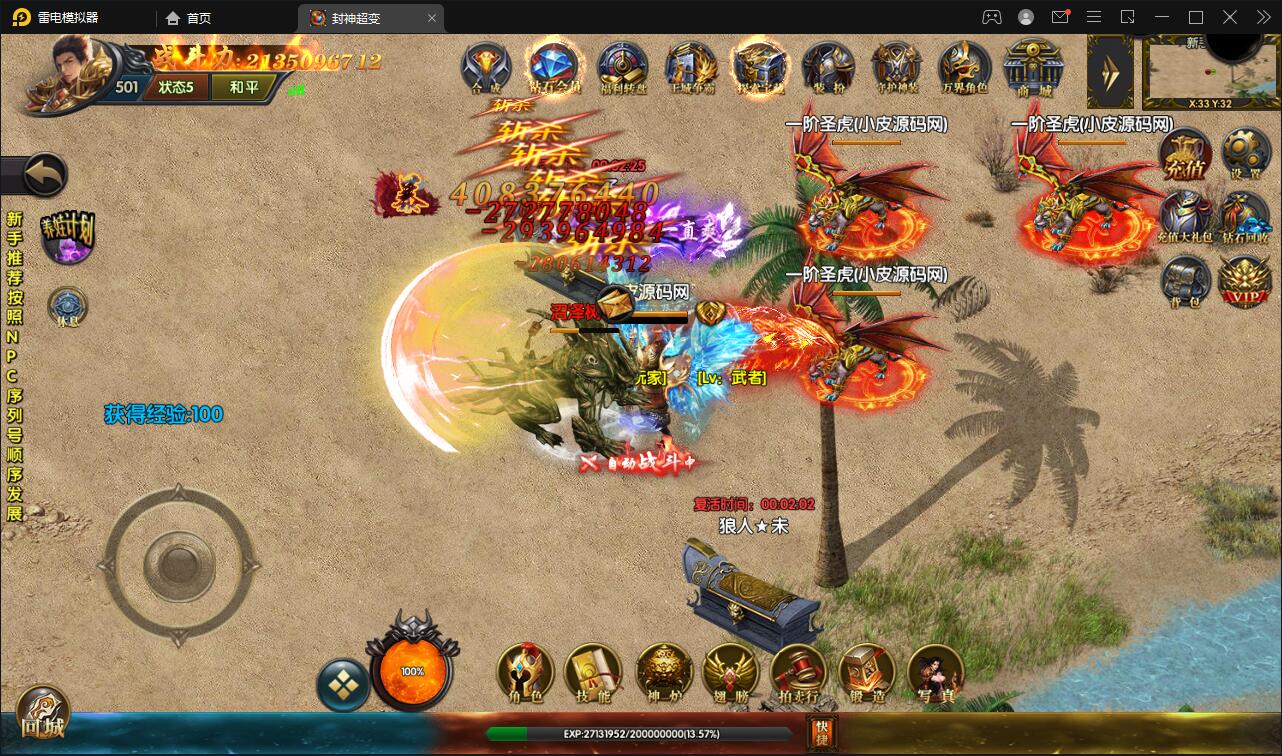Screen dimensions: 1282x756
Task: Open the 背包 backpack
Action: [x=1186, y=281]
